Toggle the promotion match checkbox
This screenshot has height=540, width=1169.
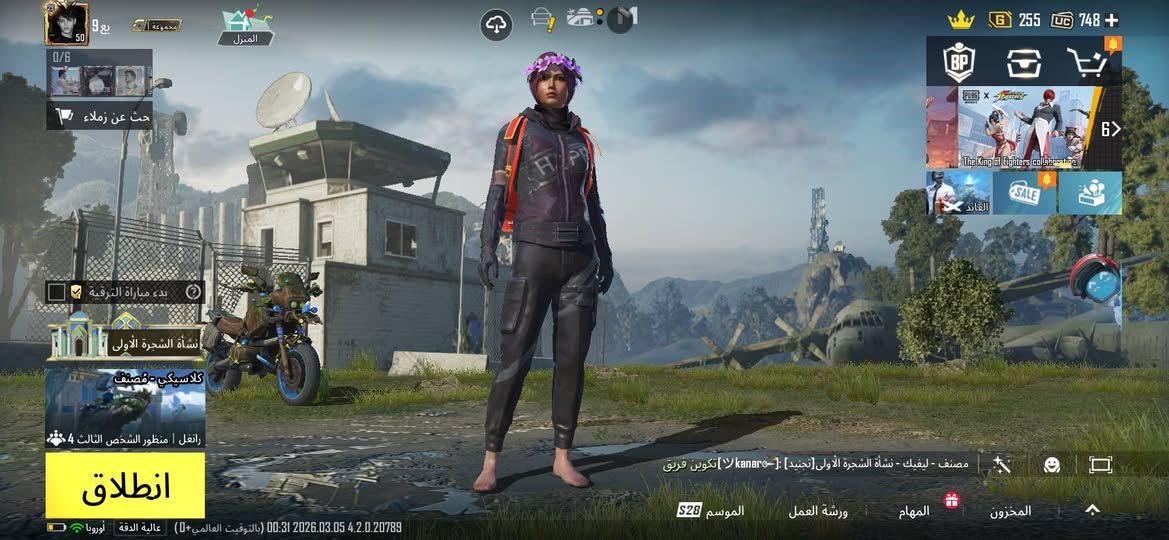pyautogui.click(x=57, y=292)
